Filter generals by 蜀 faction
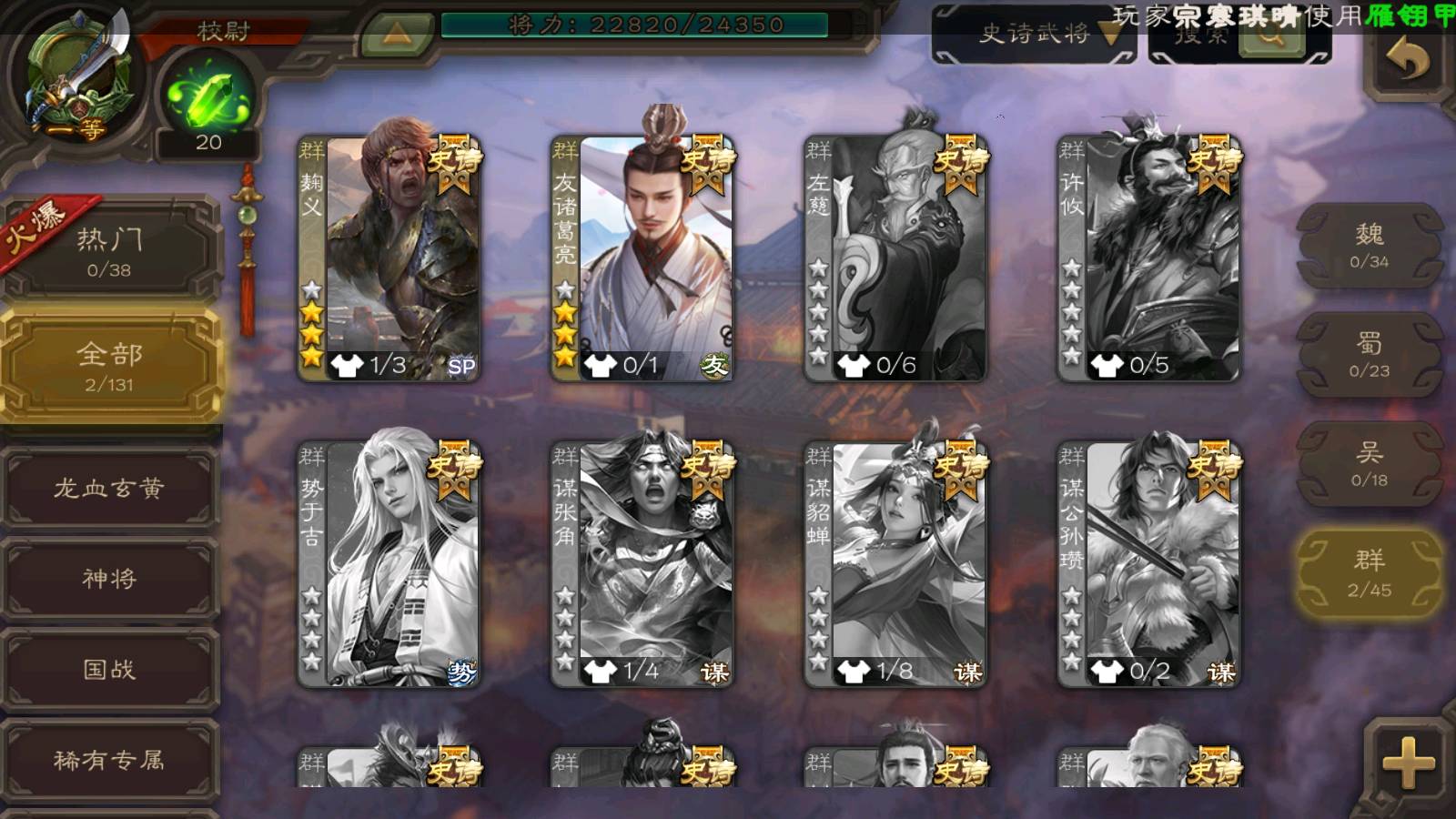1456x819 pixels. click(1369, 355)
